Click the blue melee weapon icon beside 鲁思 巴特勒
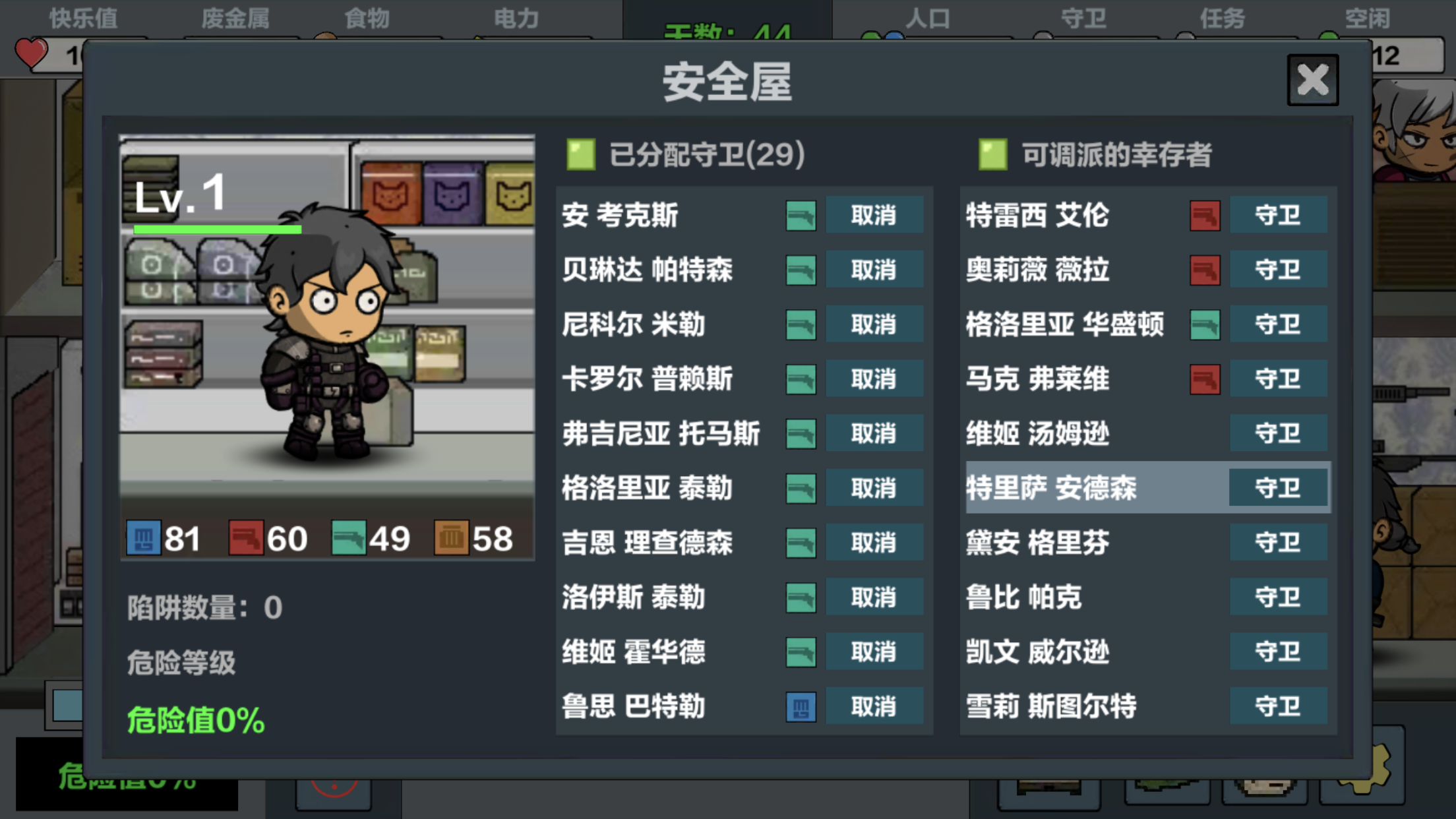 point(801,706)
